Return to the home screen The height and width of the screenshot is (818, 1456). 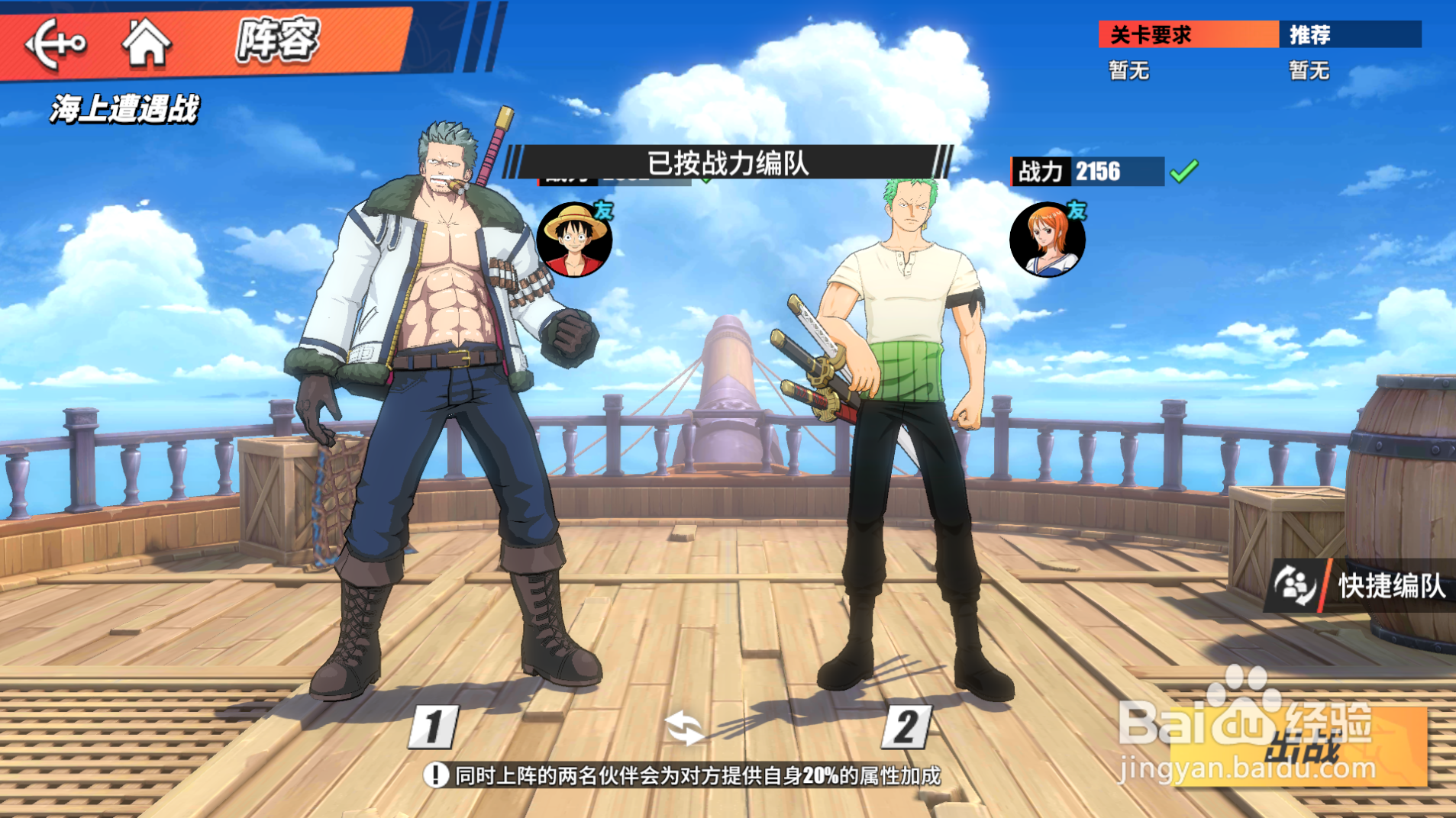pyautogui.click(x=146, y=42)
